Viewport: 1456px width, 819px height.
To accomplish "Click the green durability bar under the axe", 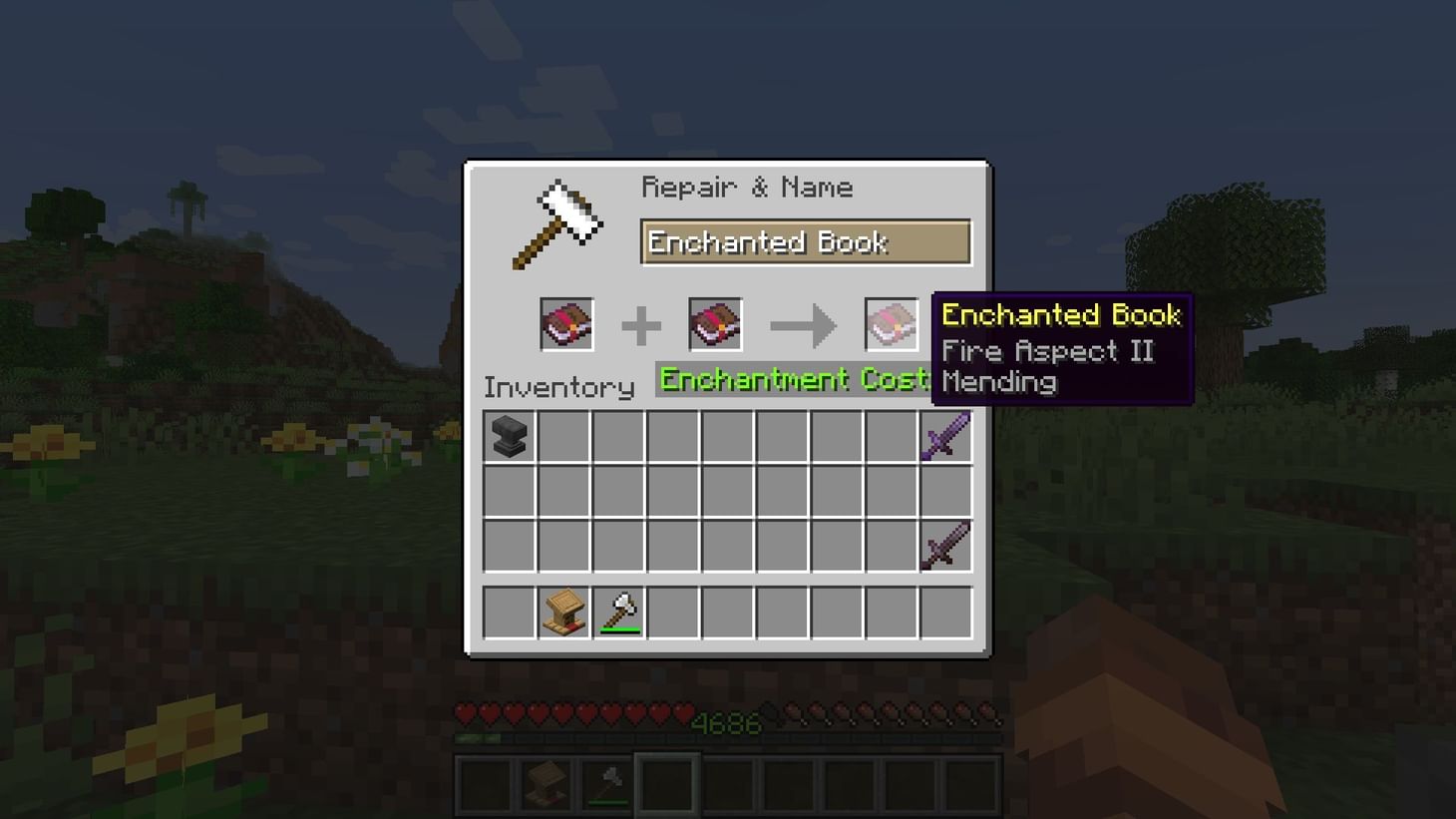I will pos(618,629).
